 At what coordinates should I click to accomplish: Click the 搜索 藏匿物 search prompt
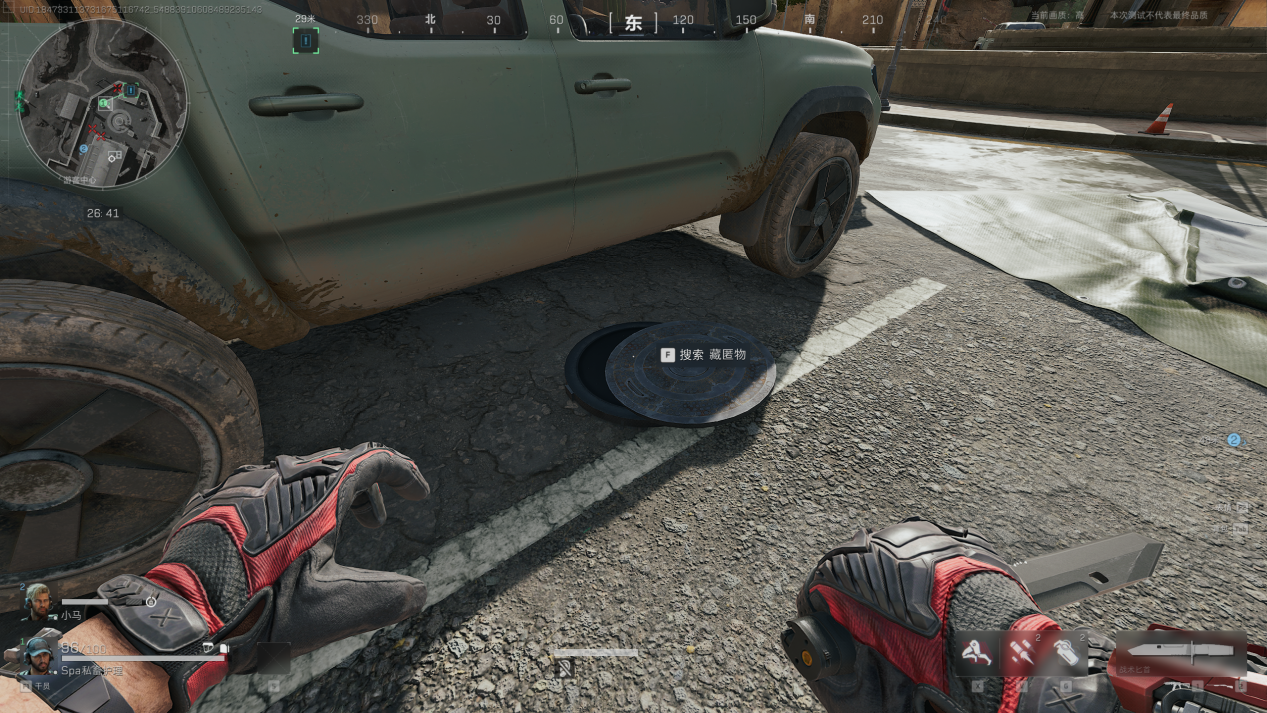pos(704,354)
